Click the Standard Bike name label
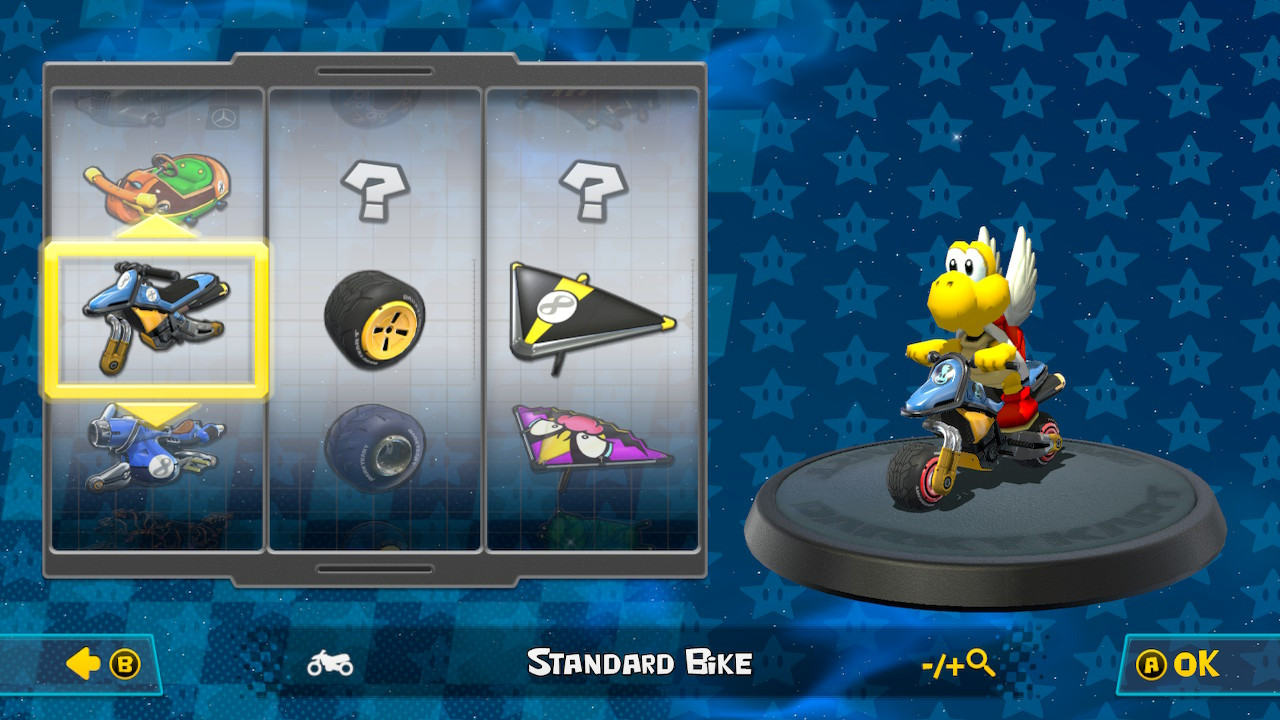Screen dimensions: 1280x720 tap(639, 661)
